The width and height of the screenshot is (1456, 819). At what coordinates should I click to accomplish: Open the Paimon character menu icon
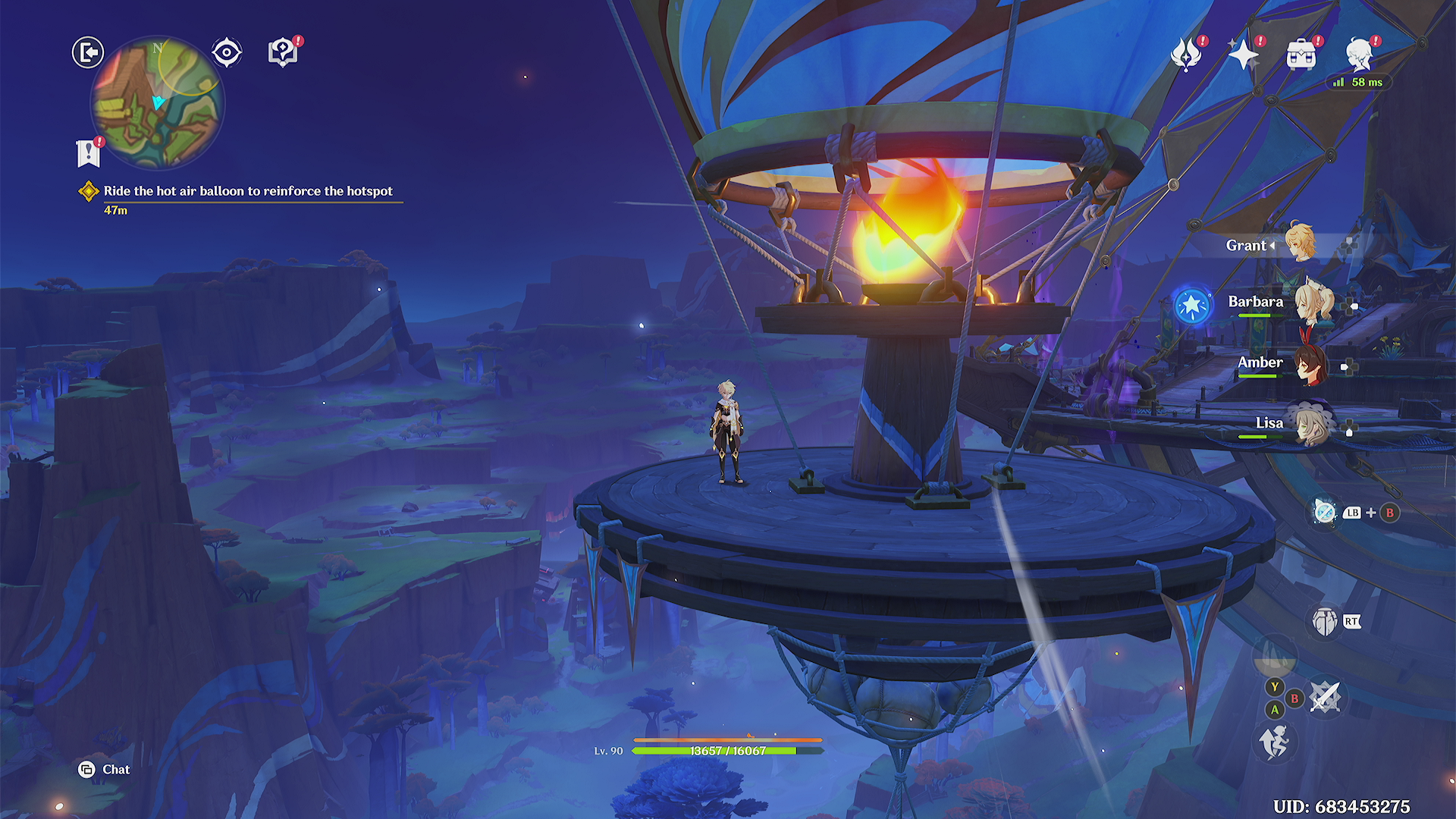pos(1358,55)
